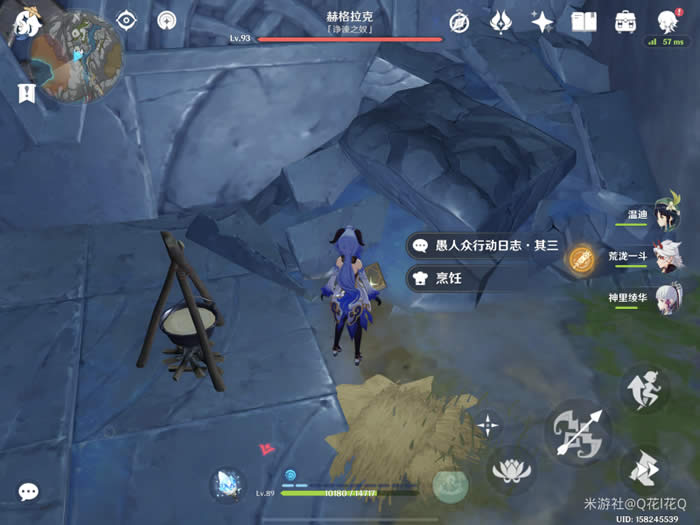This screenshot has width=700, height=525.
Task: Open the Adventurer Handbook book icon
Action: pos(583,22)
